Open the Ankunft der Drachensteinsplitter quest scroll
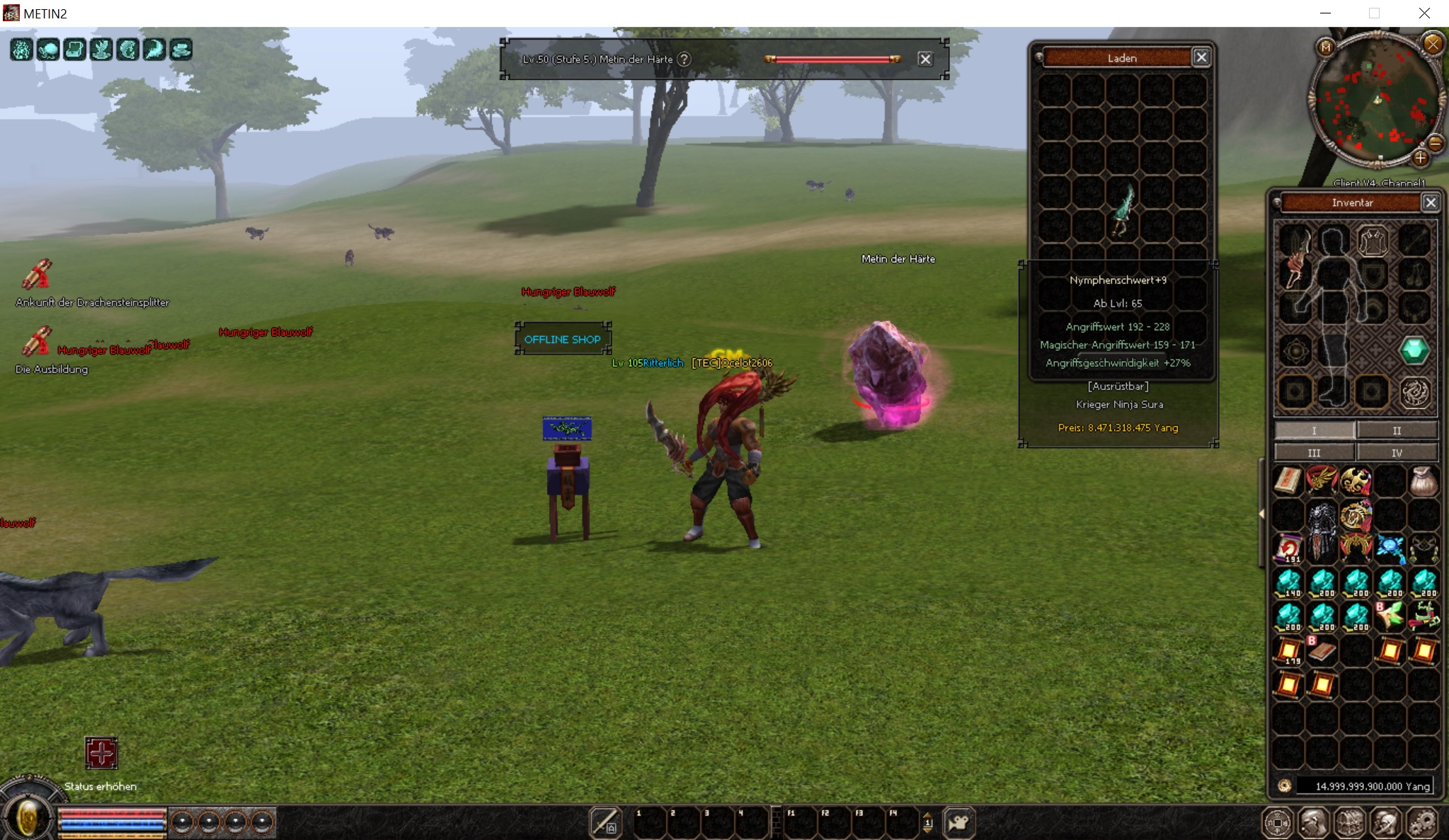The width and height of the screenshot is (1449, 840). tap(37, 275)
